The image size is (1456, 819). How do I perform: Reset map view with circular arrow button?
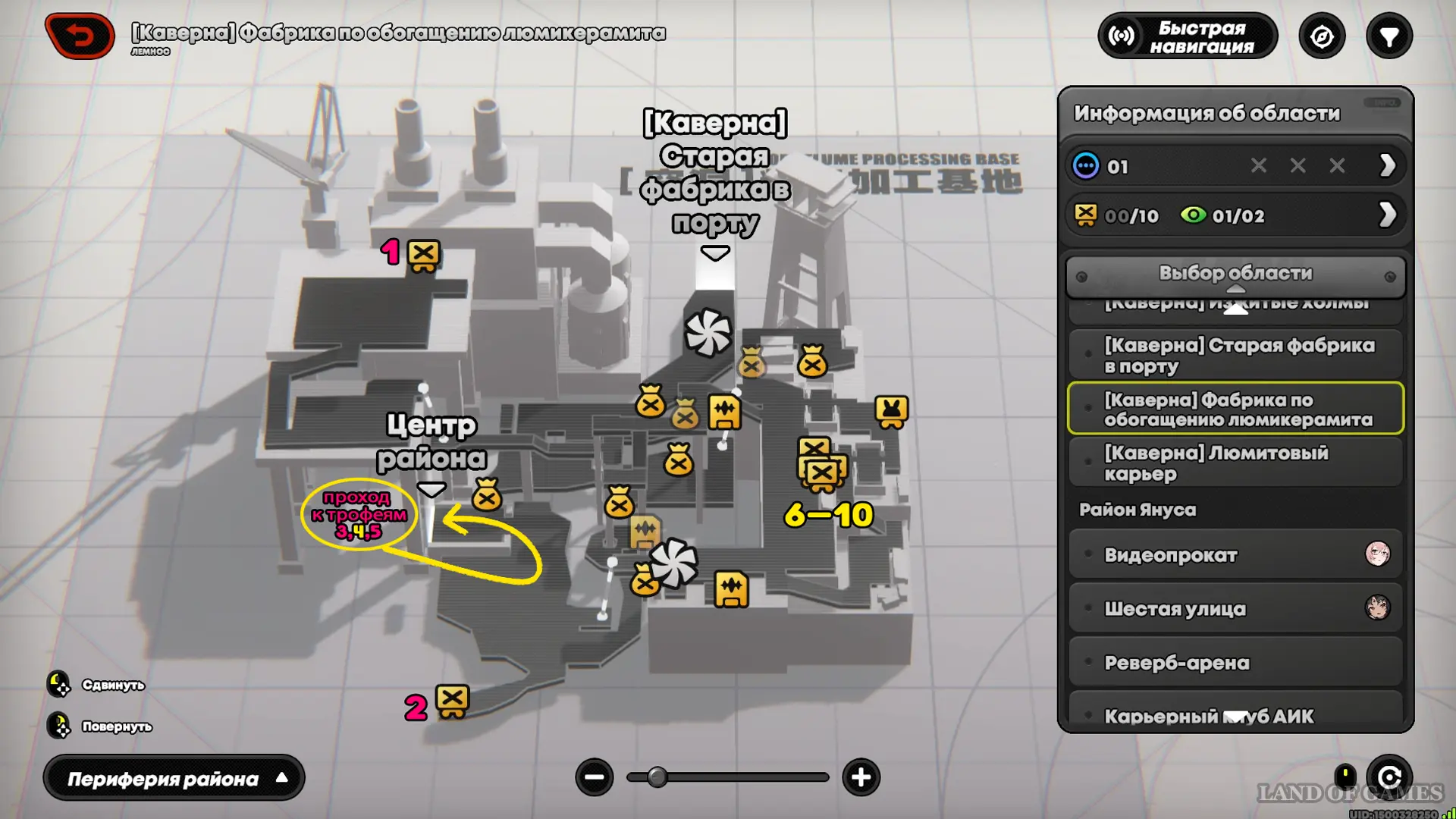[x=1389, y=777]
